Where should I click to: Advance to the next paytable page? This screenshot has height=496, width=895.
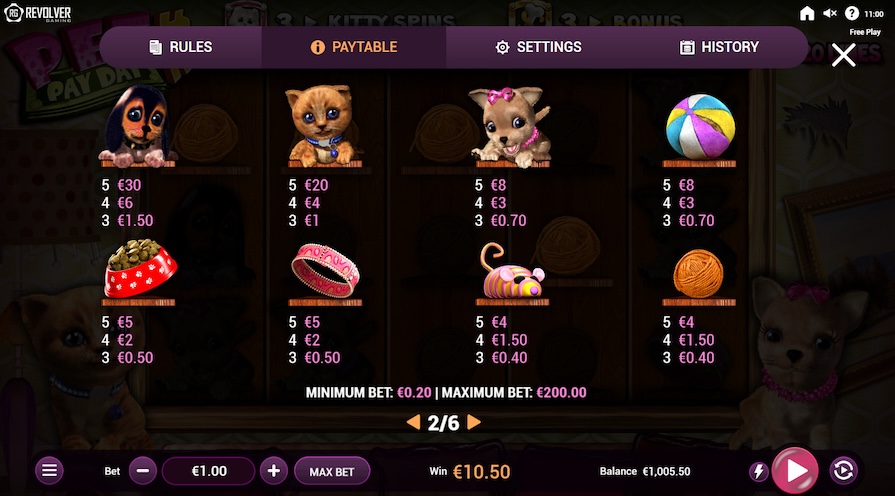[x=474, y=423]
